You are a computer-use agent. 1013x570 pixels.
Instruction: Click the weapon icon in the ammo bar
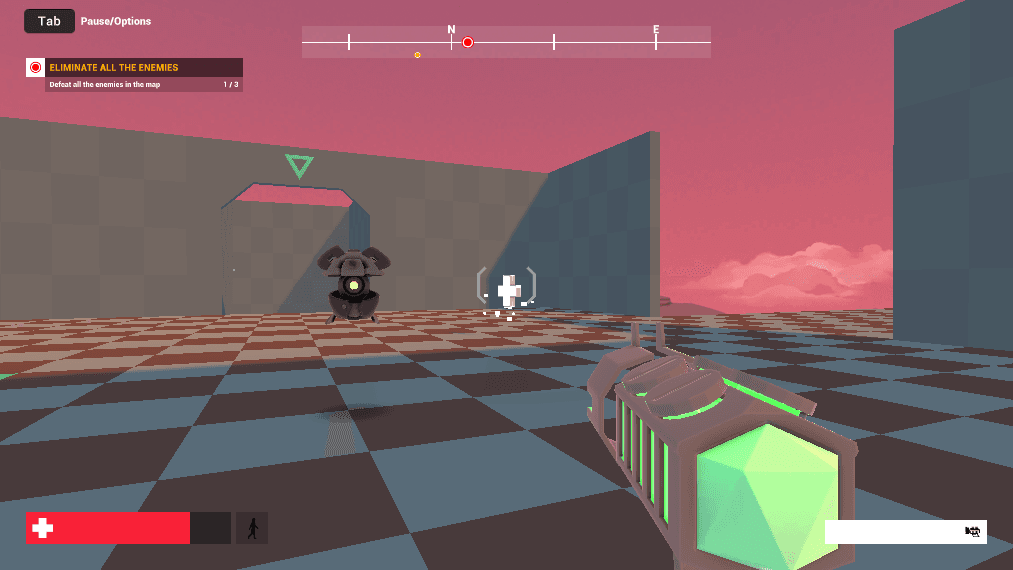[x=972, y=532]
